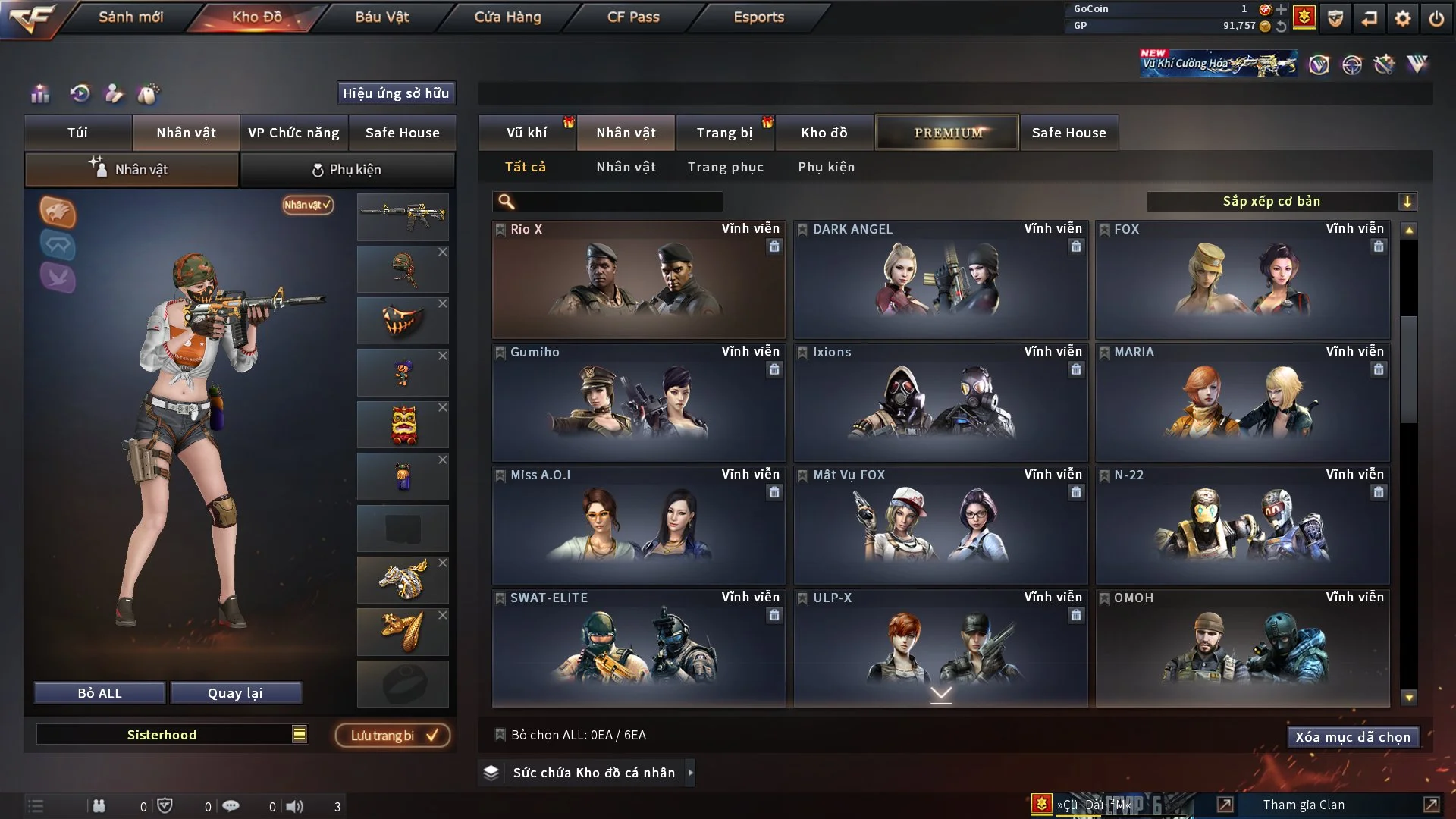Pick the Ixions character card
The image size is (1456, 819).
(940, 403)
